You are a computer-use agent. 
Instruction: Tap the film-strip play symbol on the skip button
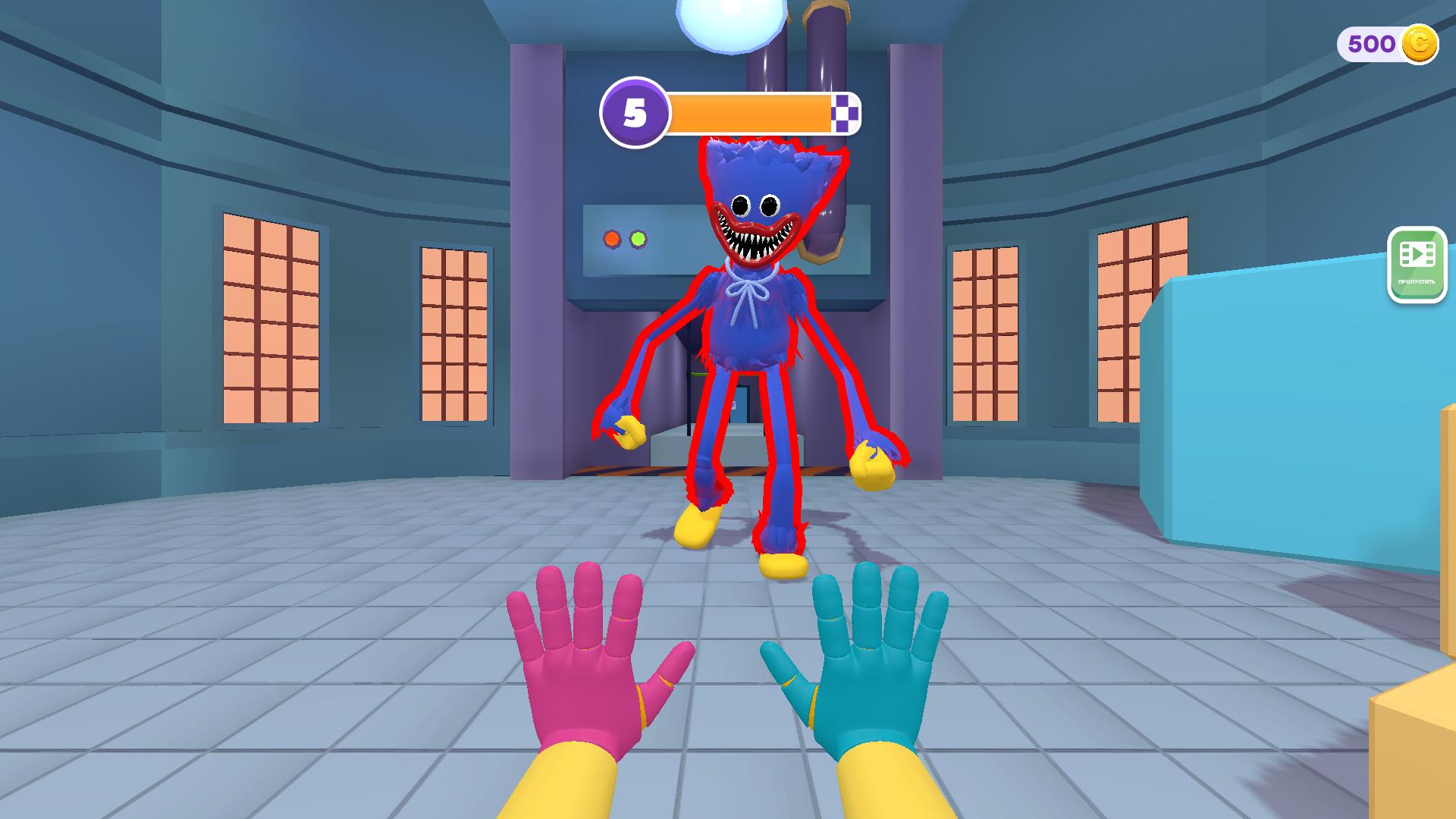point(1417,254)
